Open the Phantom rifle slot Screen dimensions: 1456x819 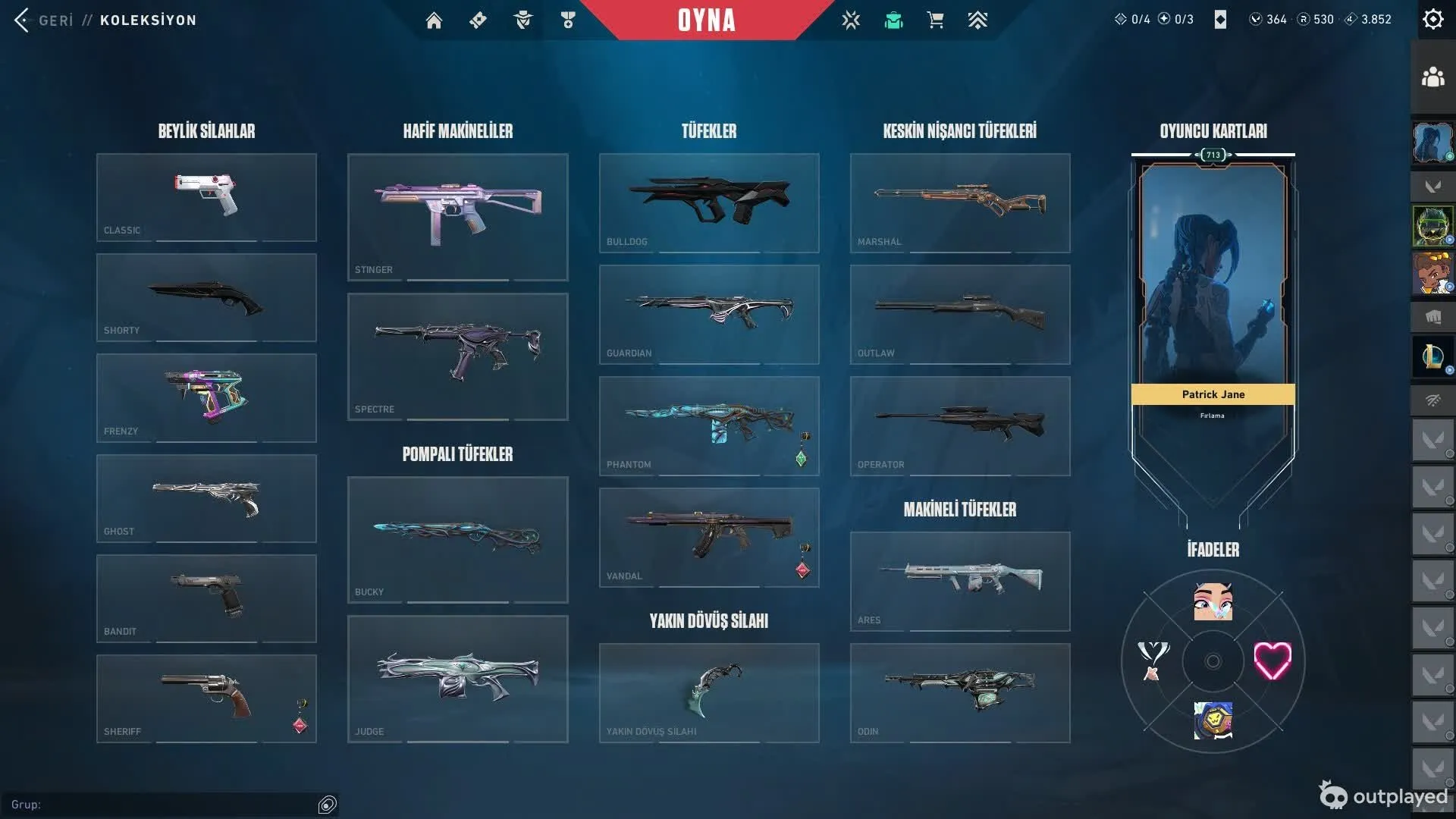point(708,425)
